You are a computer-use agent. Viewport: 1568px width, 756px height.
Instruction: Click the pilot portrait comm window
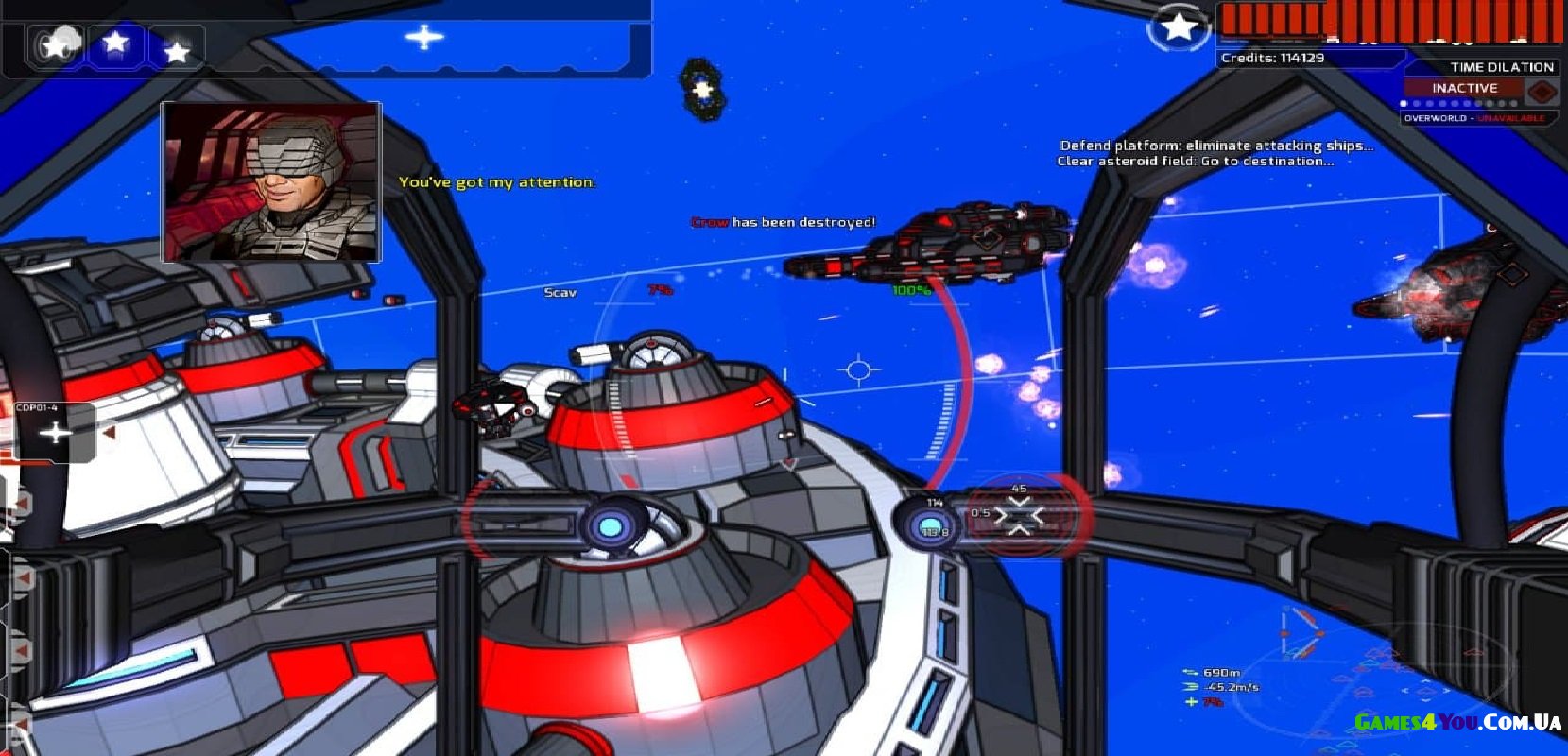(x=271, y=181)
